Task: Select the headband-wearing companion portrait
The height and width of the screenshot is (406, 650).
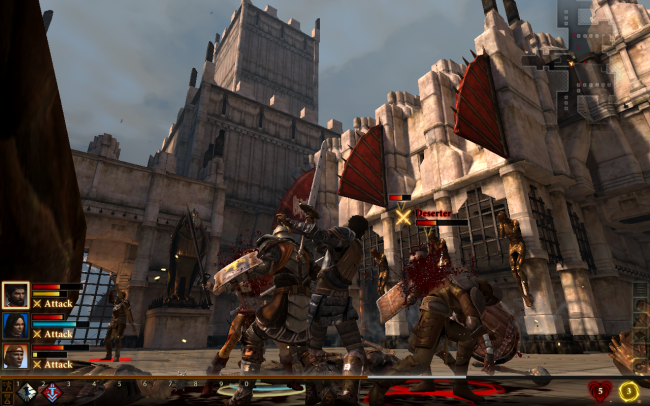Action: coord(16,356)
